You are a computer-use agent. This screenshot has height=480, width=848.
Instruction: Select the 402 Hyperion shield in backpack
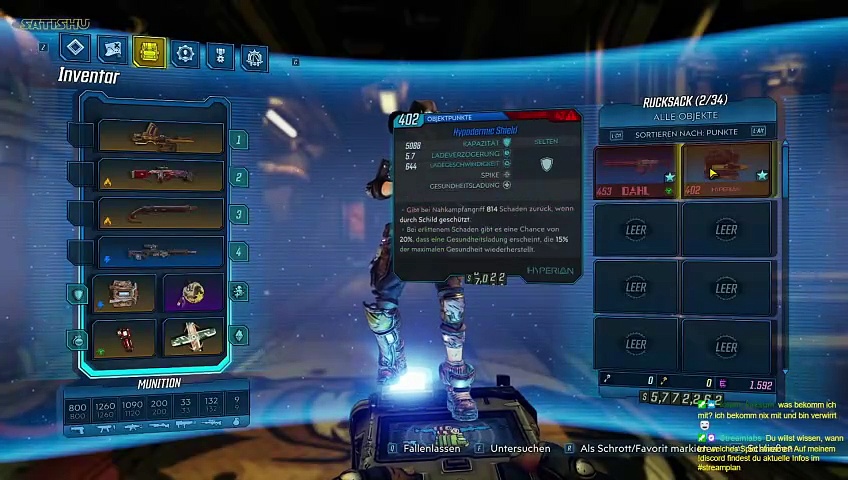click(x=727, y=171)
